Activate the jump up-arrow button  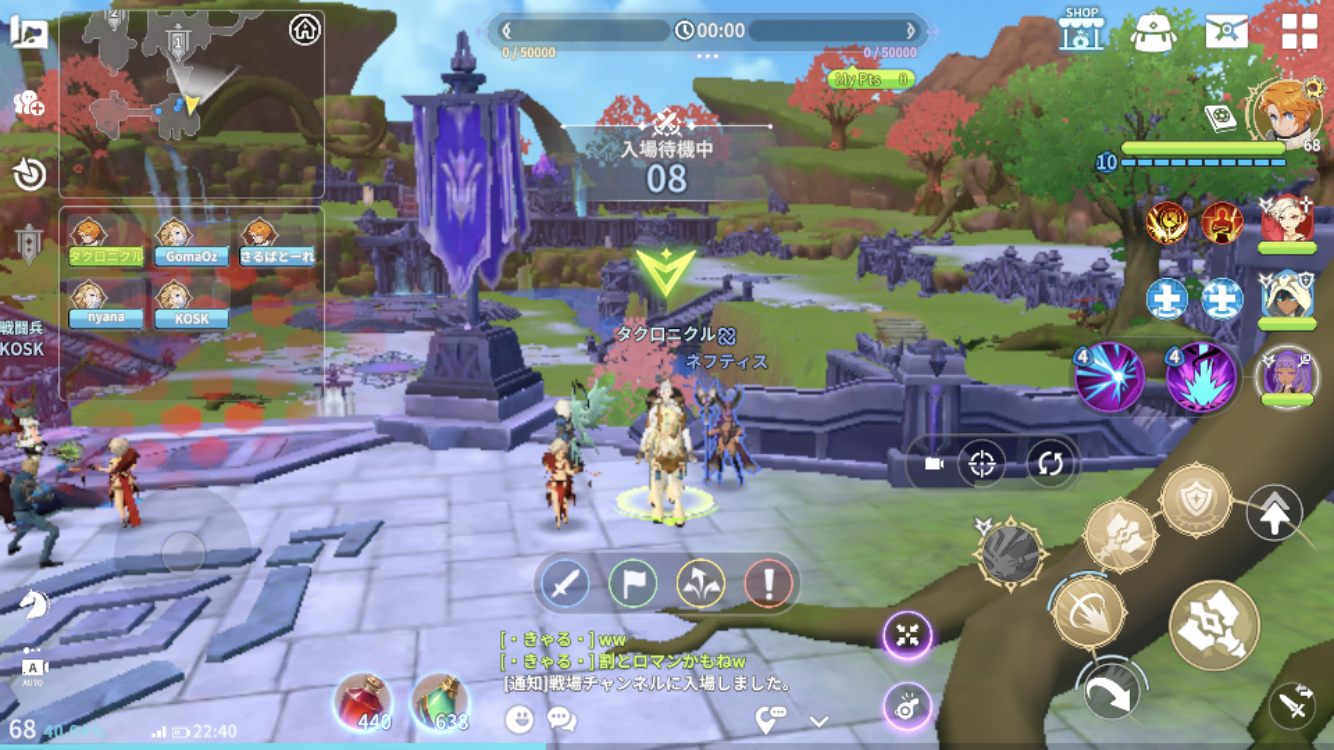coord(1274,514)
